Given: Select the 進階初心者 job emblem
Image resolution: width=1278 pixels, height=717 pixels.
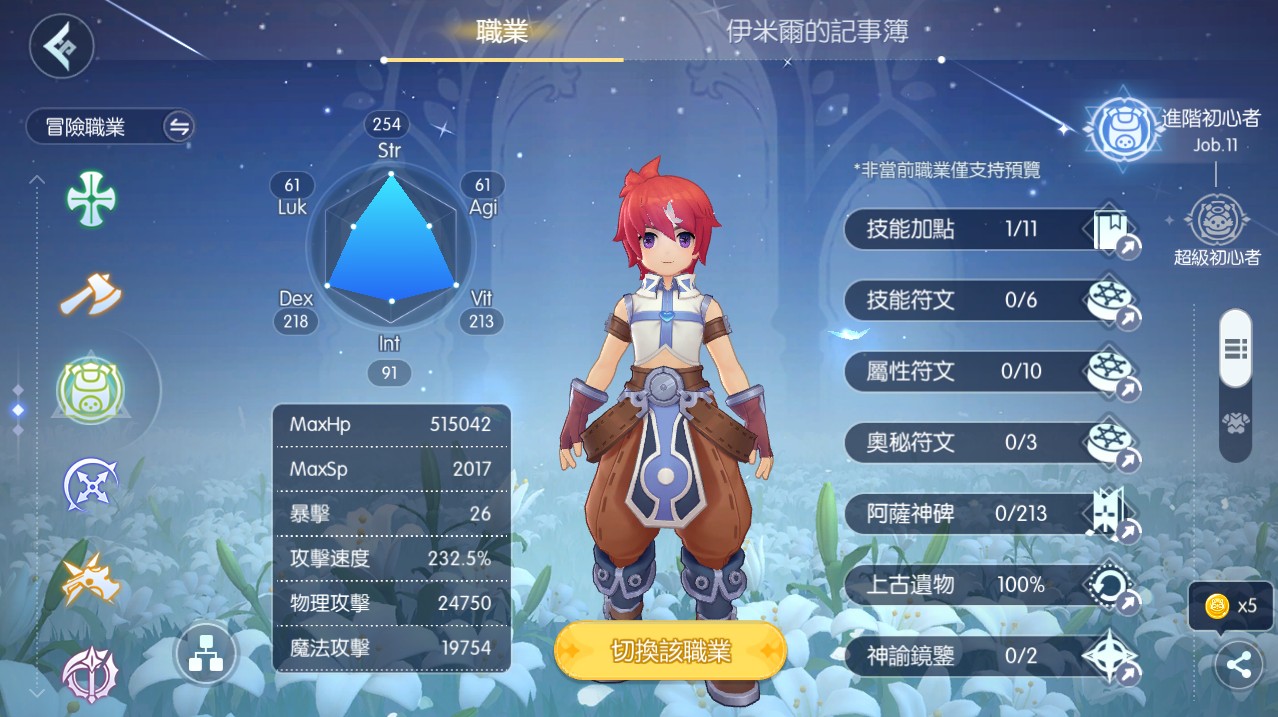Looking at the screenshot, I should click(x=1123, y=128).
